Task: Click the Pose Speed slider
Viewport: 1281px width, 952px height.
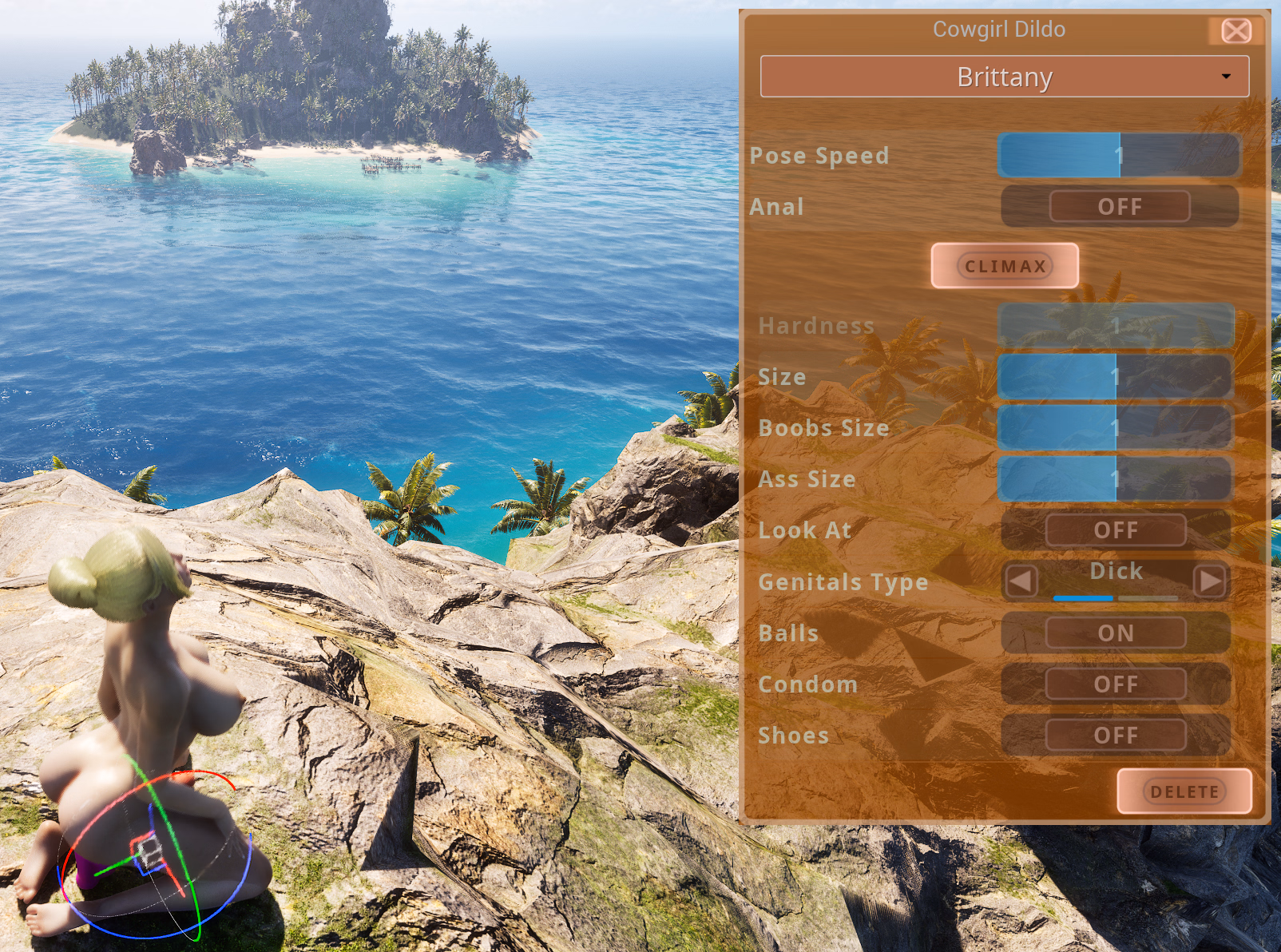Action: point(1118,155)
